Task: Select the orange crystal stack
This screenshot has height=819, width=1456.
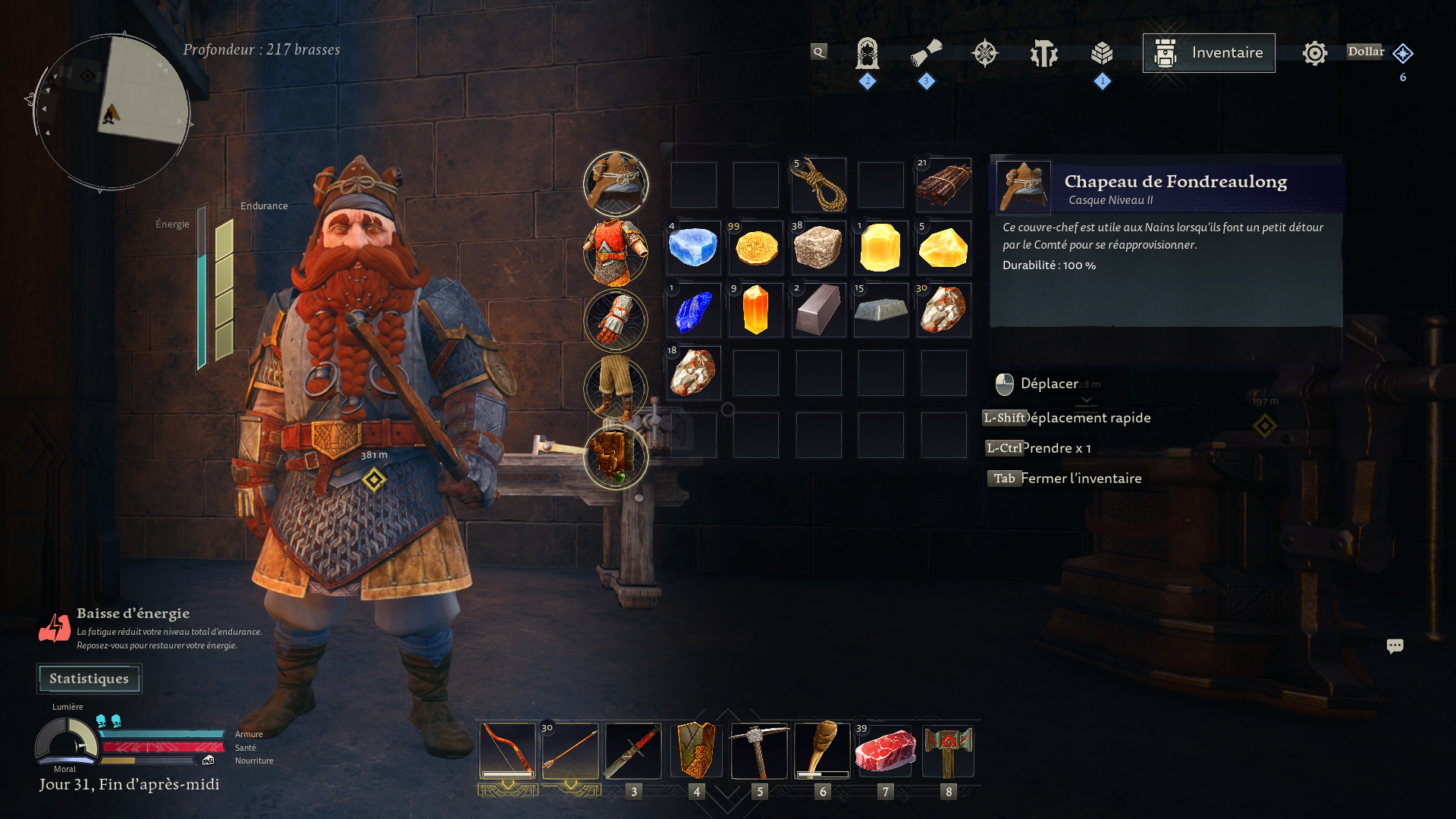Action: click(x=756, y=310)
